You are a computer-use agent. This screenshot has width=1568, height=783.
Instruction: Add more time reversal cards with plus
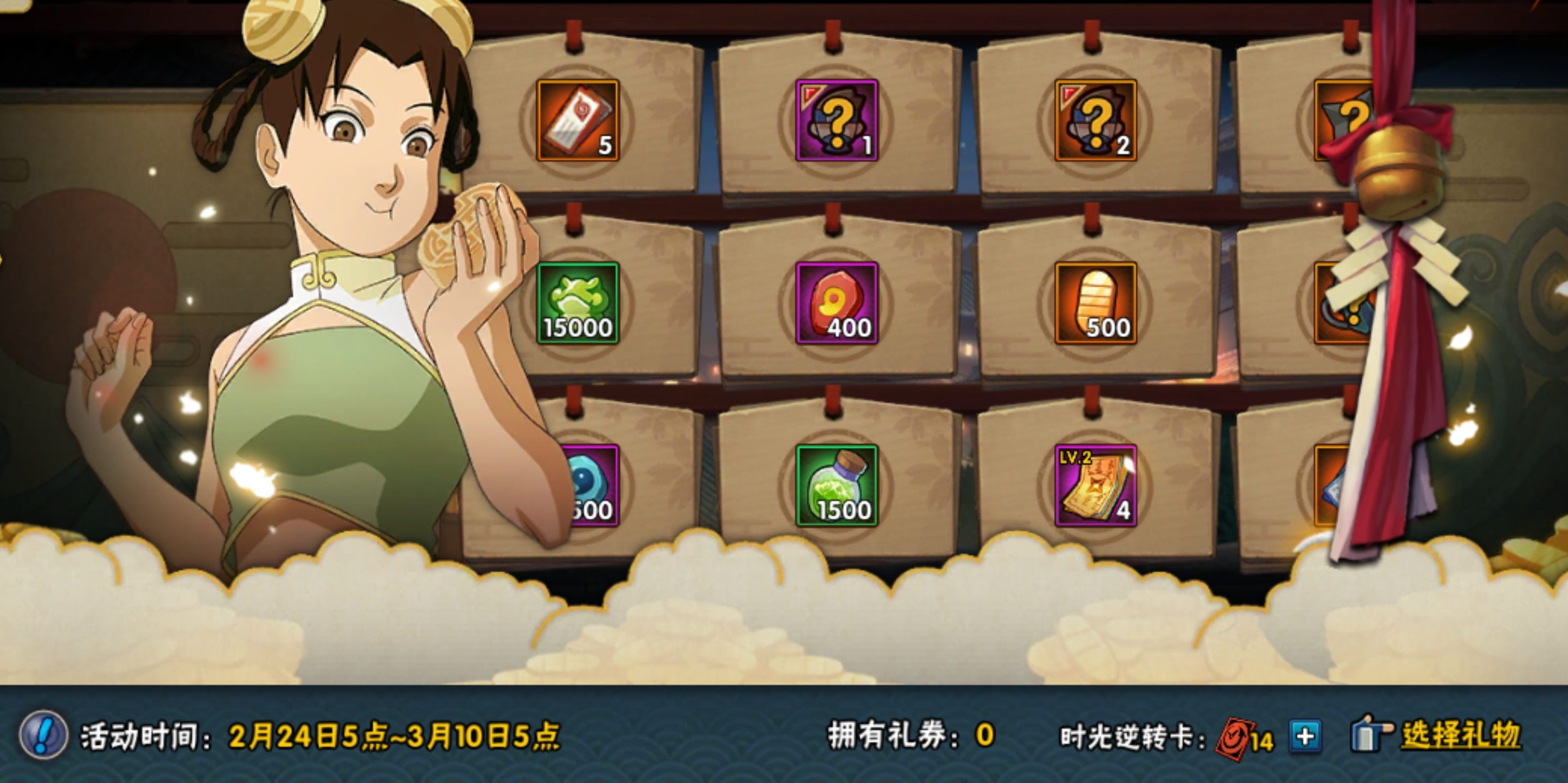[x=1304, y=737]
